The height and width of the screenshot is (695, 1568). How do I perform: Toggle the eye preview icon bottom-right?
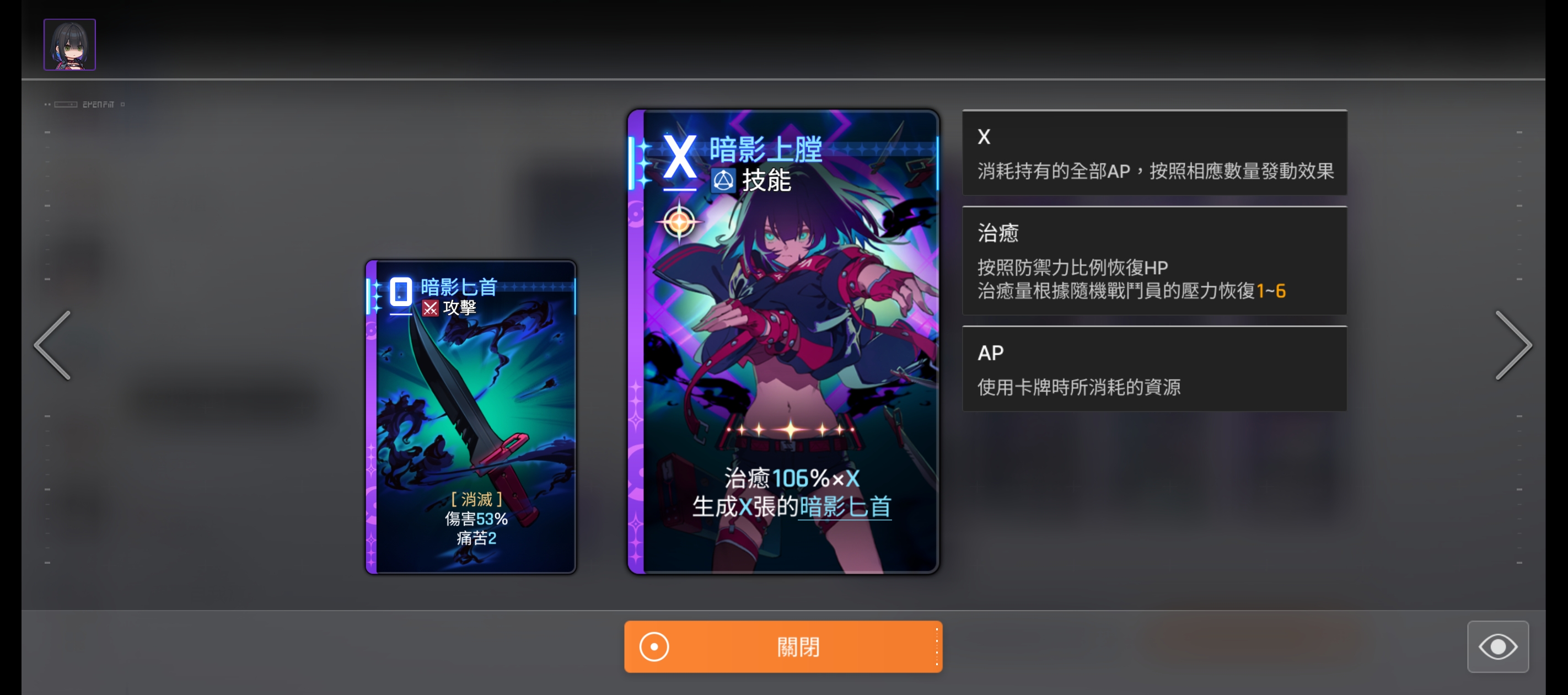(1499, 647)
